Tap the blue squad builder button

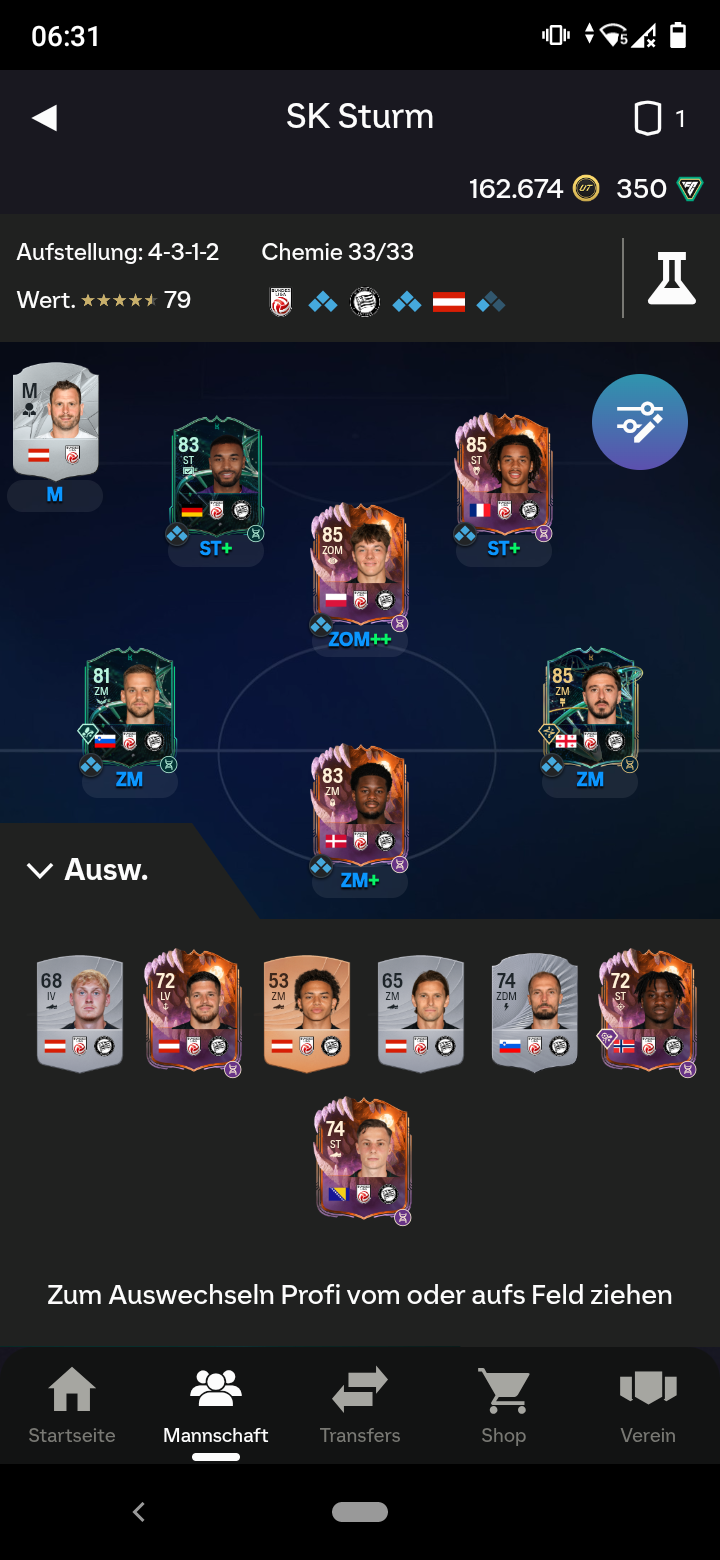[639, 422]
